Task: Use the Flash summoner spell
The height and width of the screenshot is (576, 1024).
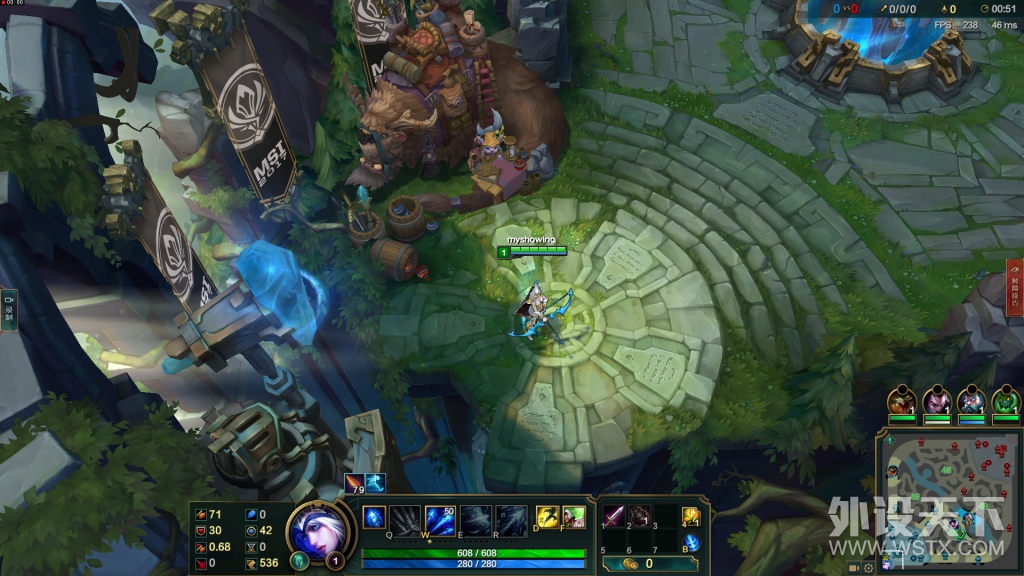Action: point(547,516)
